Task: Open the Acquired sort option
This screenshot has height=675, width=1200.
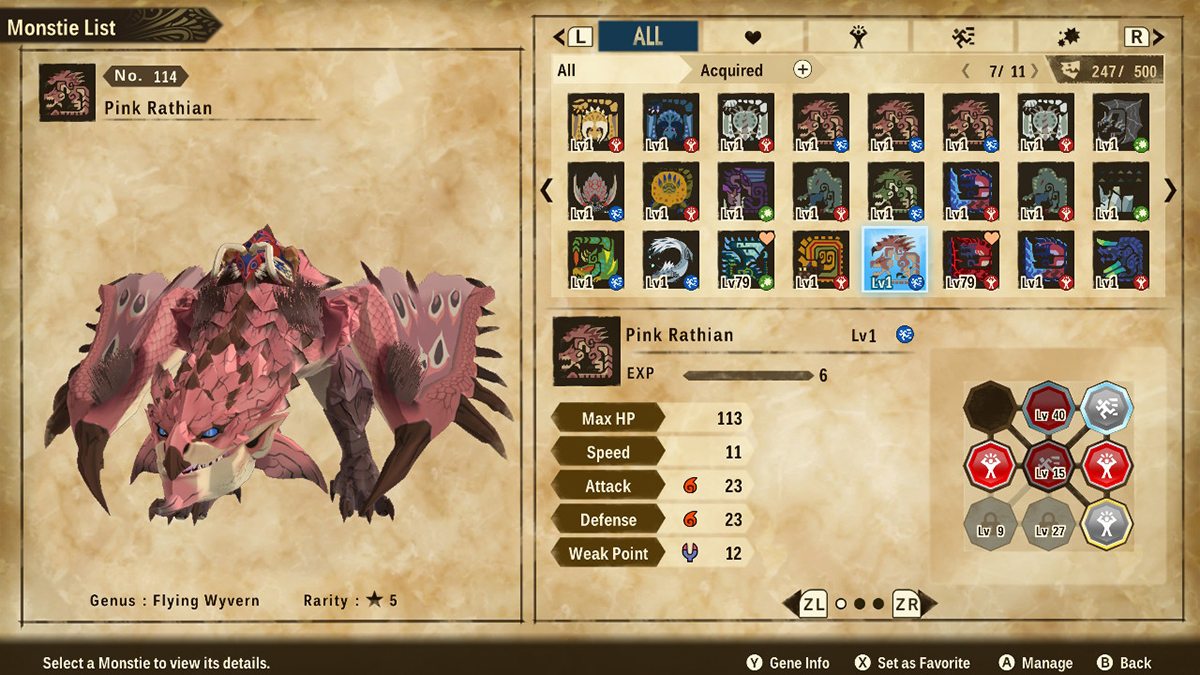Action: point(731,70)
